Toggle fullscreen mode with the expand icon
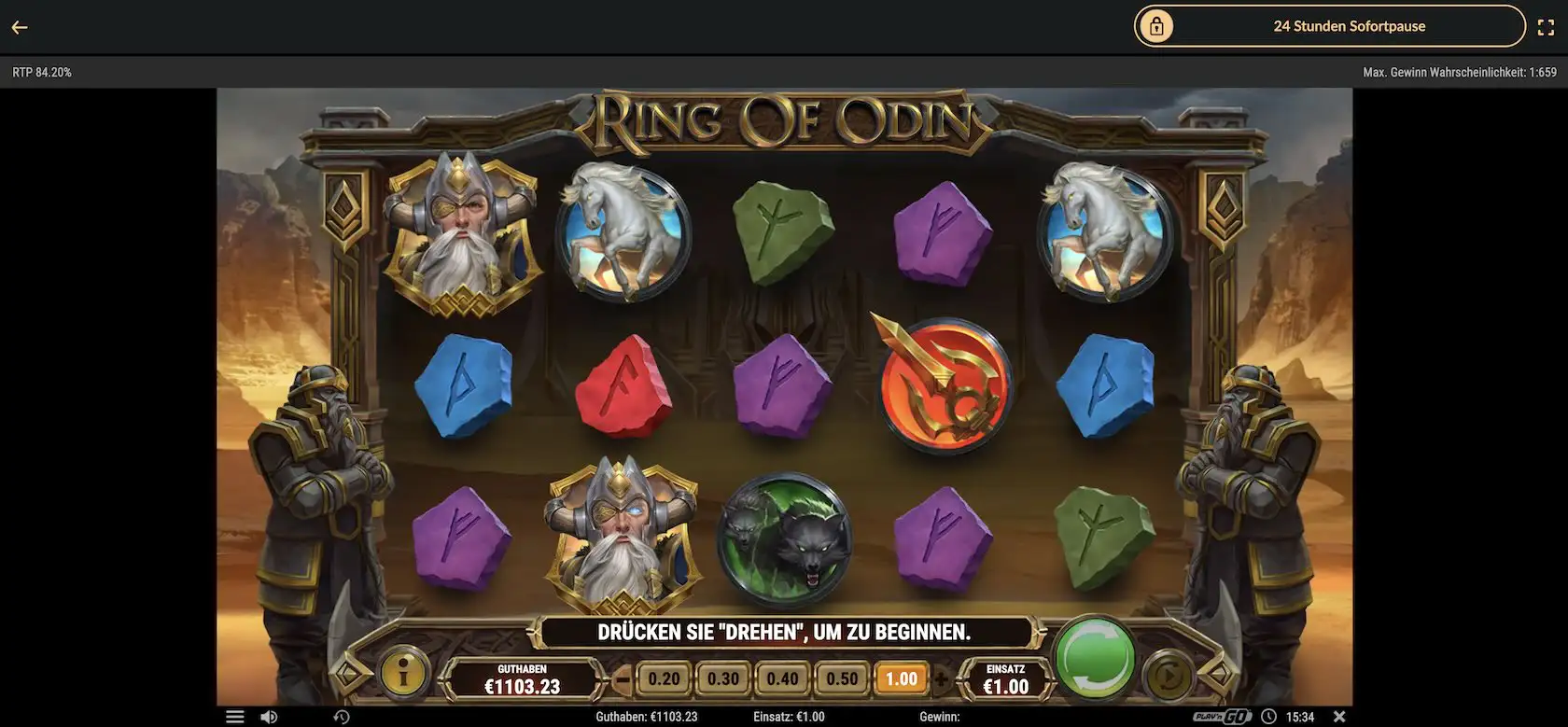 tap(1547, 26)
